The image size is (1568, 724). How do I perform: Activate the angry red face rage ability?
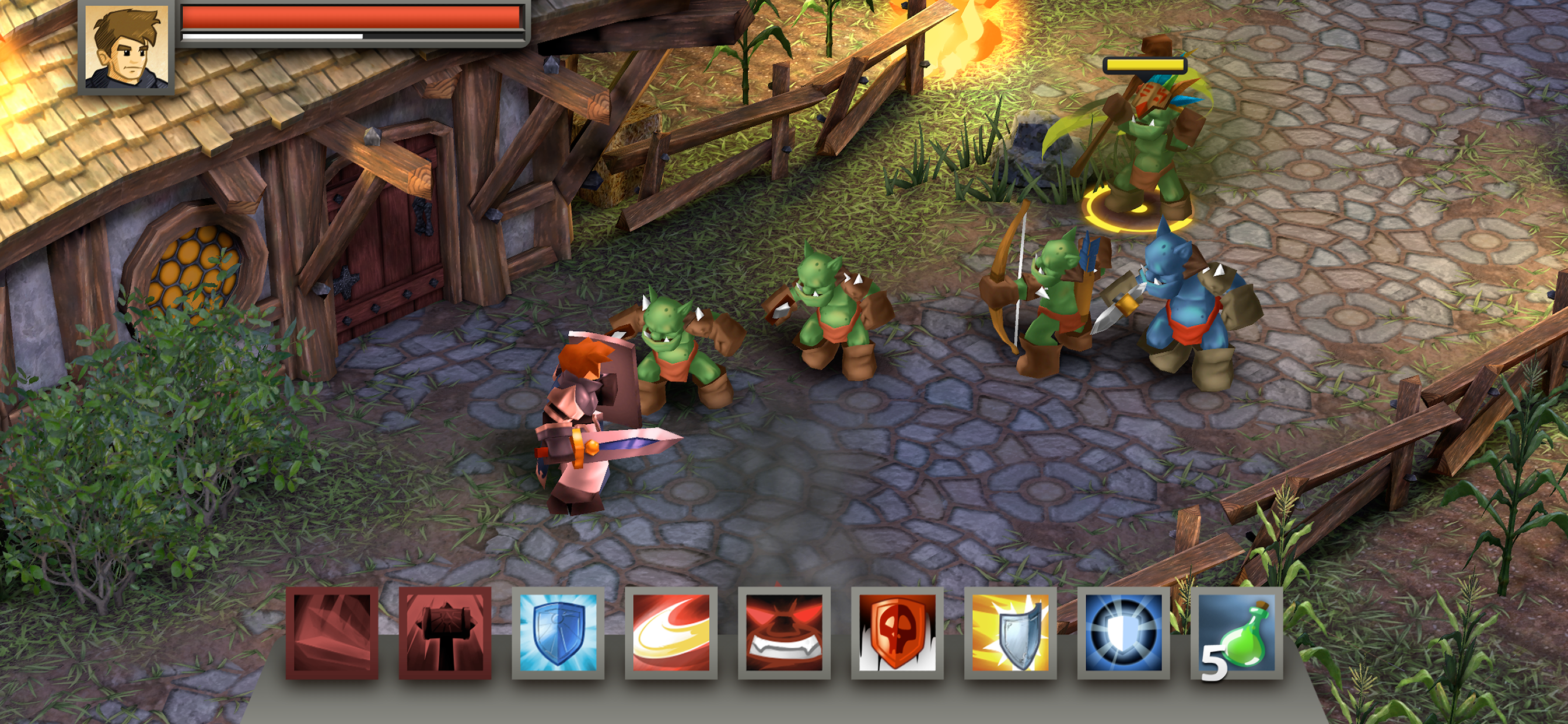[x=784, y=632]
